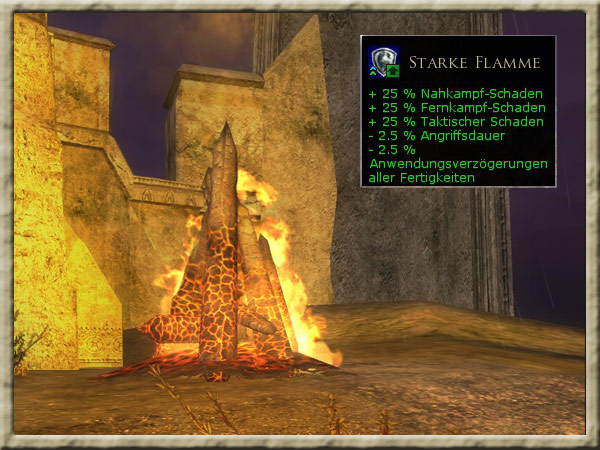Click the Starke Flamme buff icon
This screenshot has width=600, height=450.
pyautogui.click(x=385, y=62)
